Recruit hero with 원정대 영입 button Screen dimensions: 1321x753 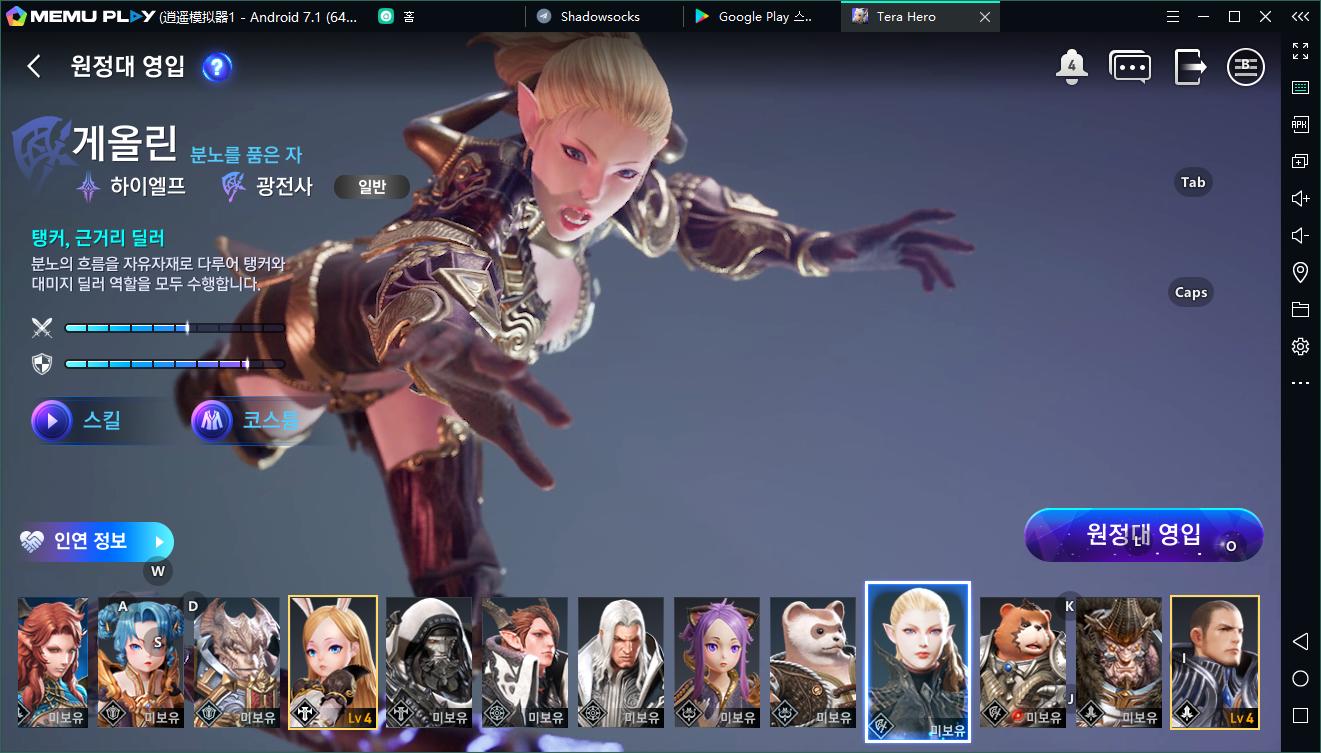[1143, 535]
